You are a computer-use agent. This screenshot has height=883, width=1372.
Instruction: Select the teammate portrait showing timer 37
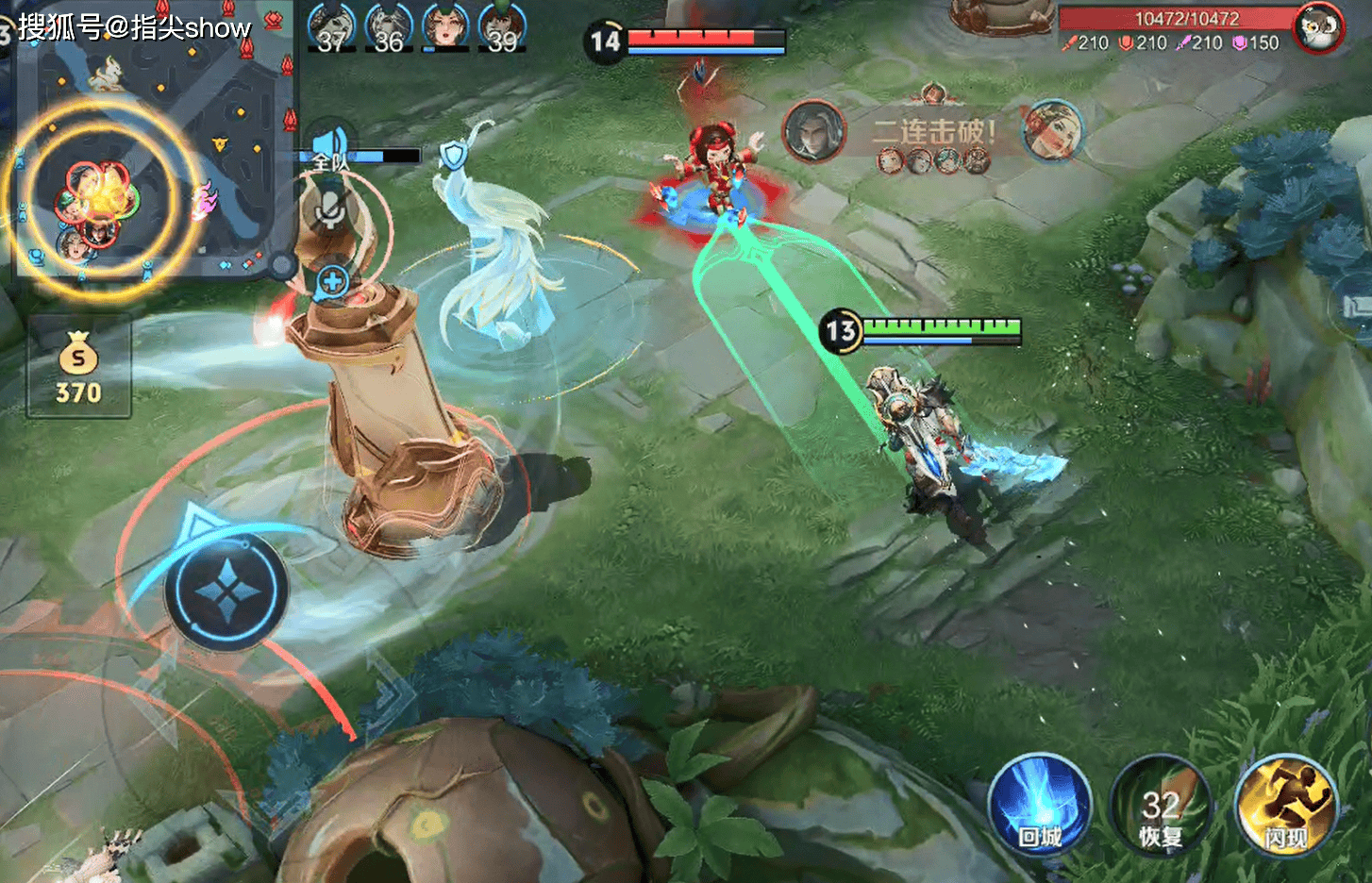click(x=332, y=28)
